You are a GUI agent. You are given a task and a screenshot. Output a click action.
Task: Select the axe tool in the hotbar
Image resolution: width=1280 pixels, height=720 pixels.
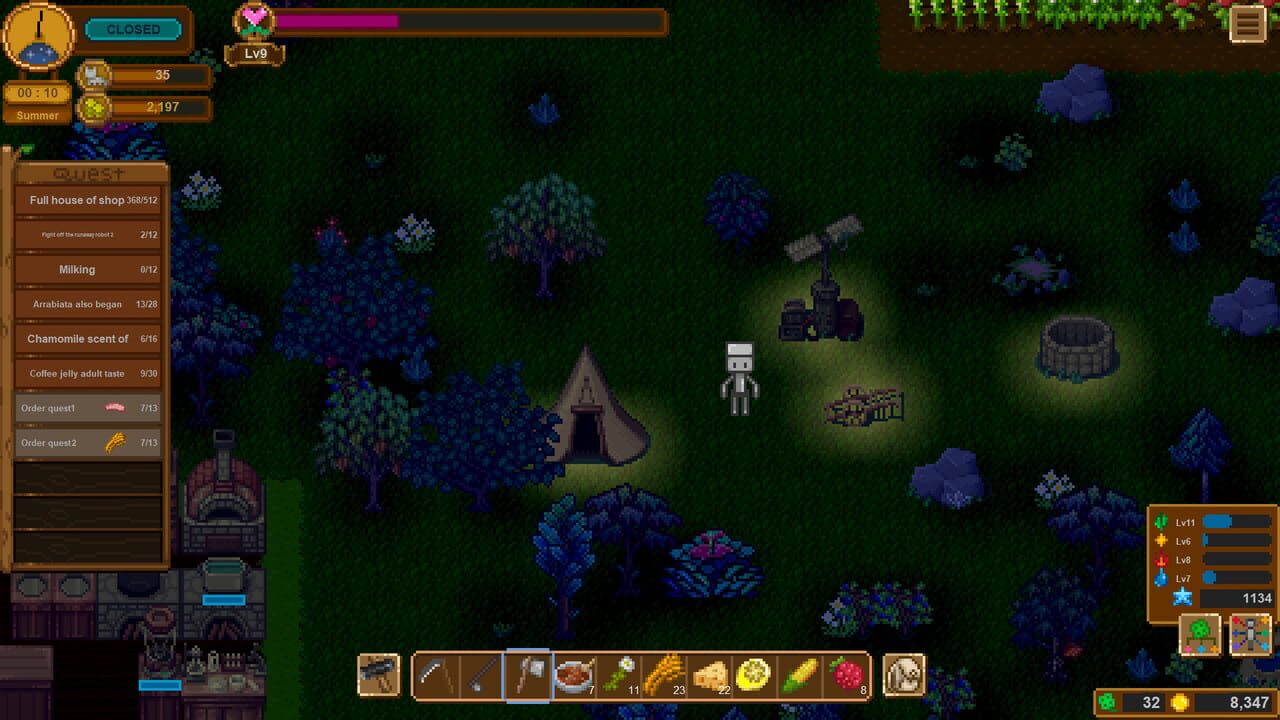pyautogui.click(x=527, y=675)
